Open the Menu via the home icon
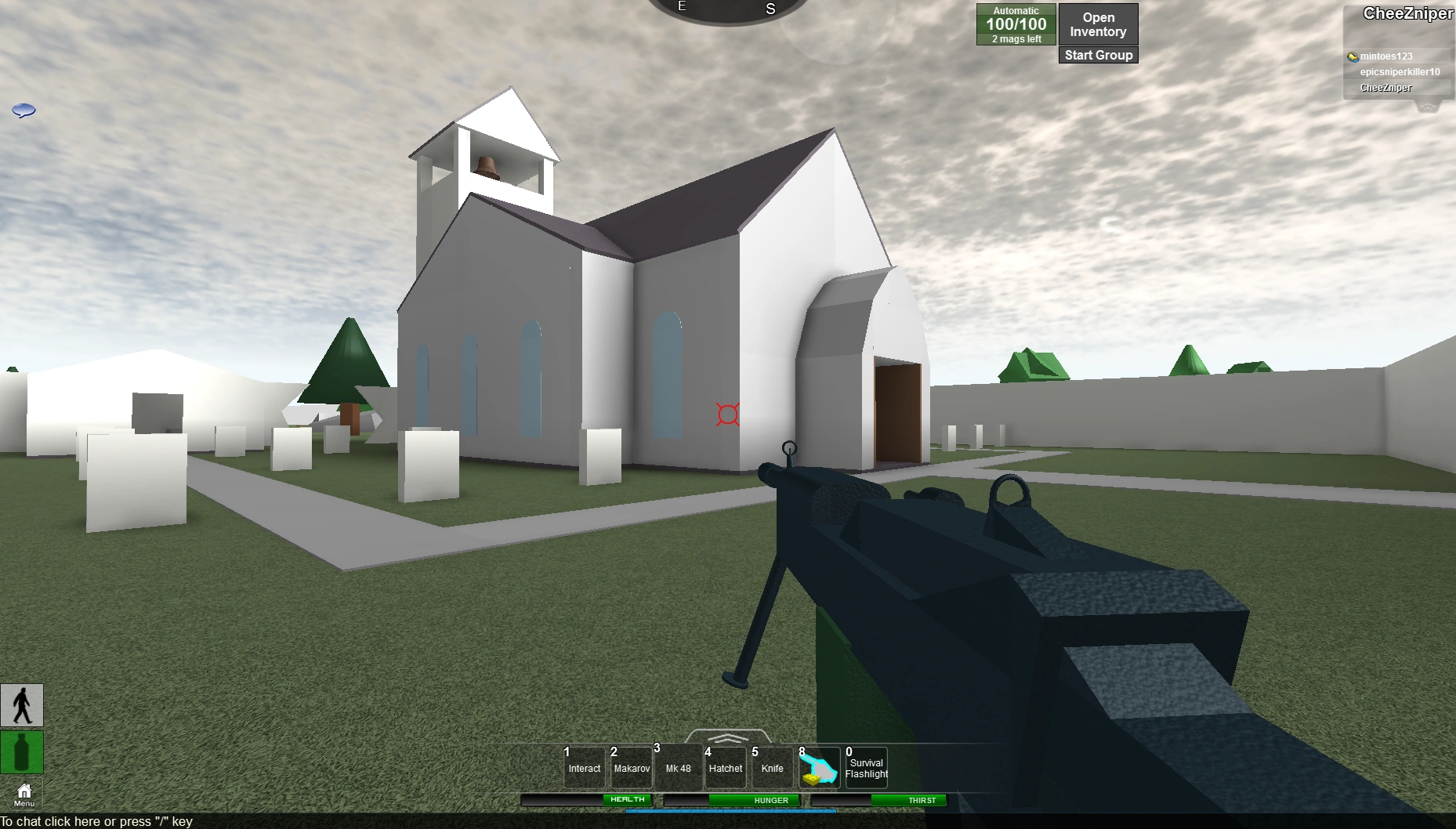Viewport: 1456px width, 829px height. [x=23, y=793]
